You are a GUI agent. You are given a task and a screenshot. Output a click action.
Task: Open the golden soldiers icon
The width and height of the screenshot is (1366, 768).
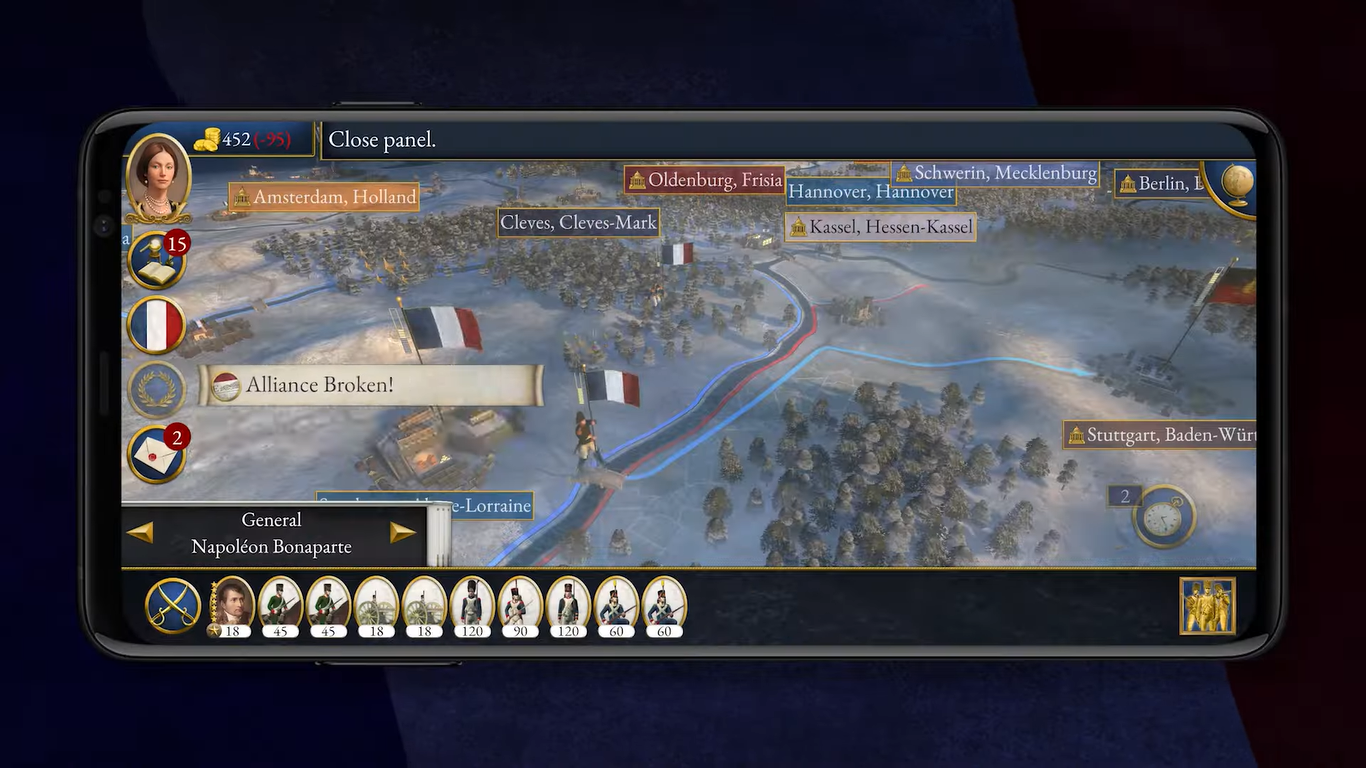pos(1207,606)
